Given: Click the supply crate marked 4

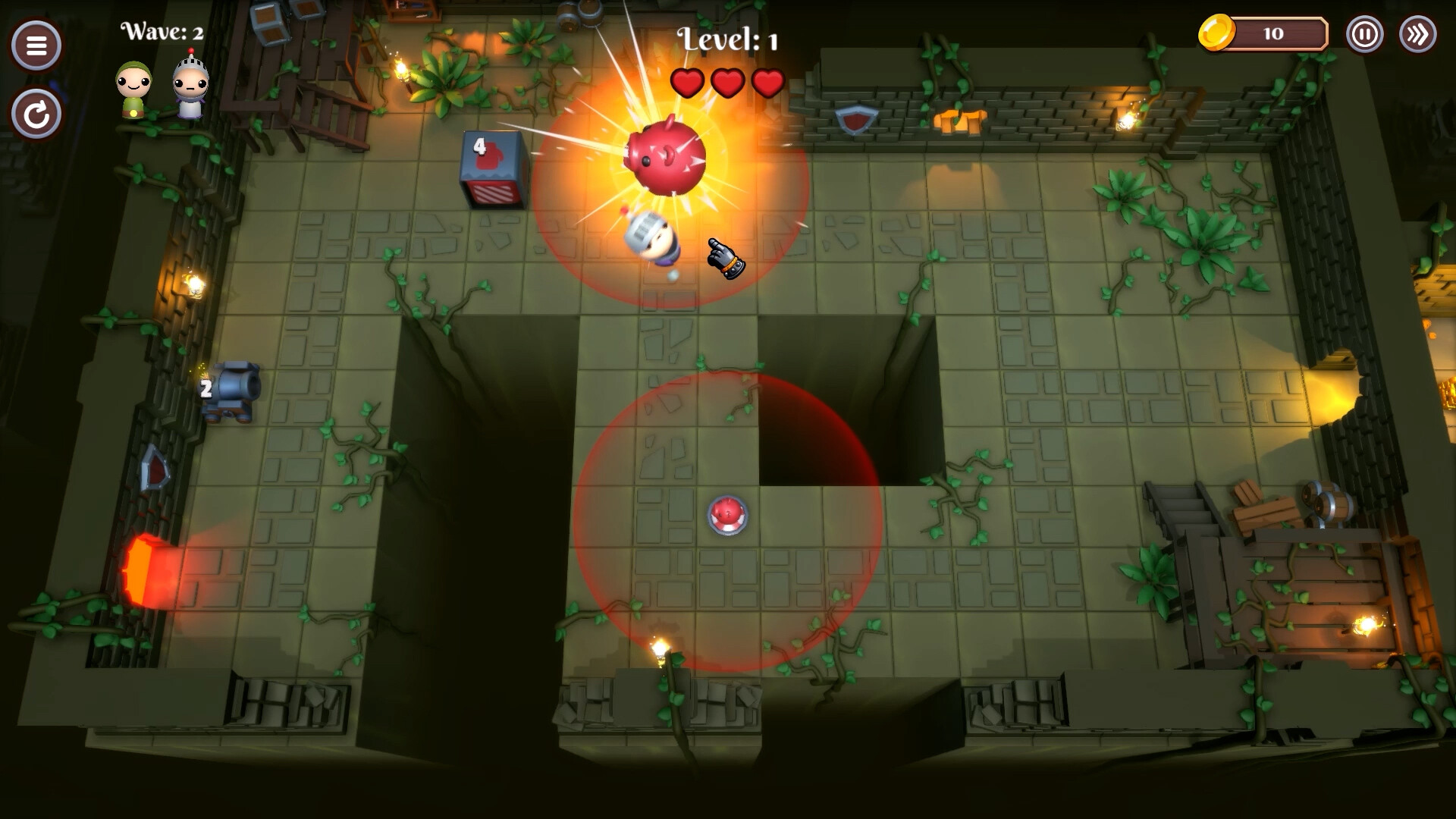Looking at the screenshot, I should tap(490, 170).
